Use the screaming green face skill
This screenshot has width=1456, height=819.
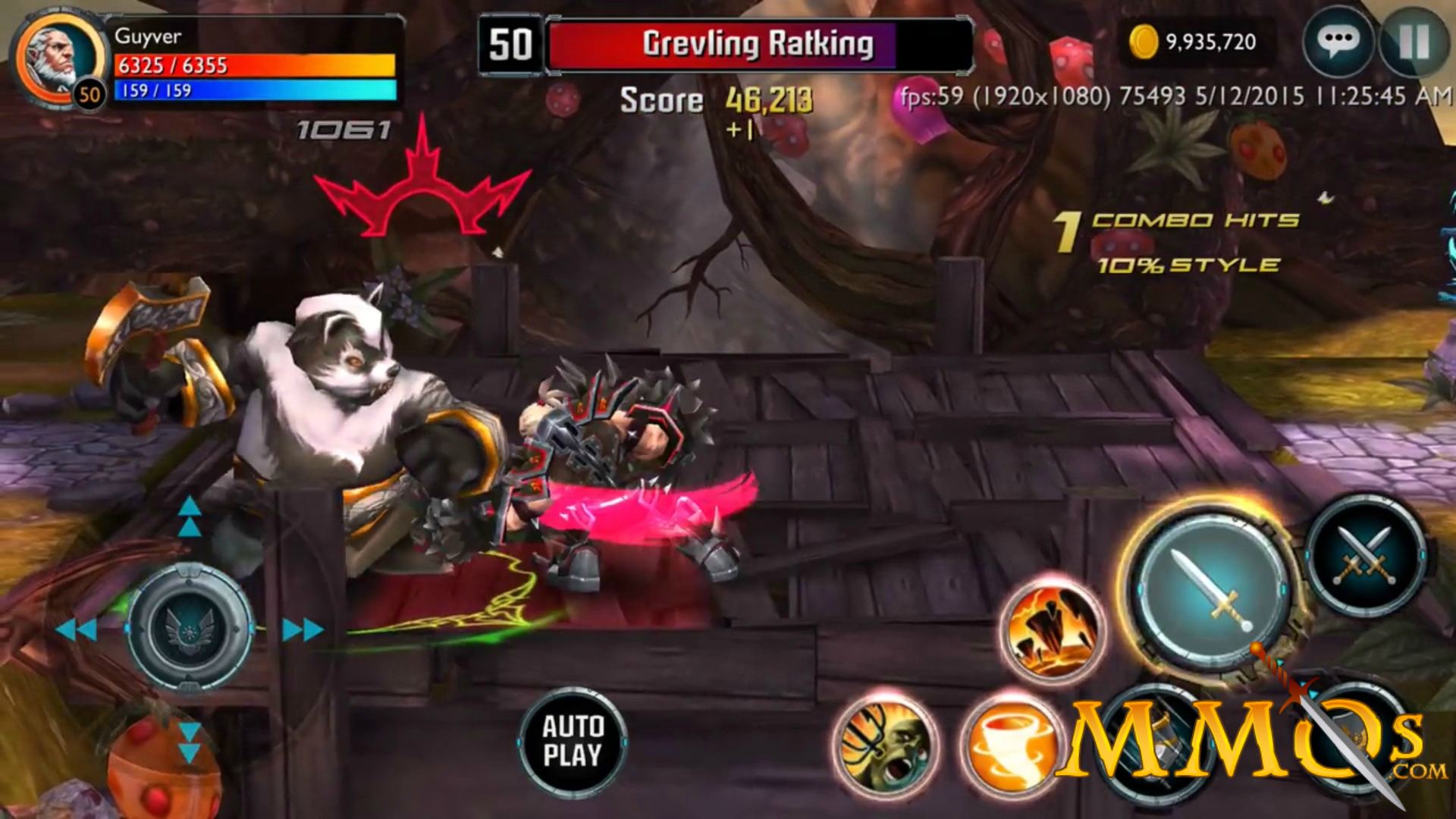[886, 745]
